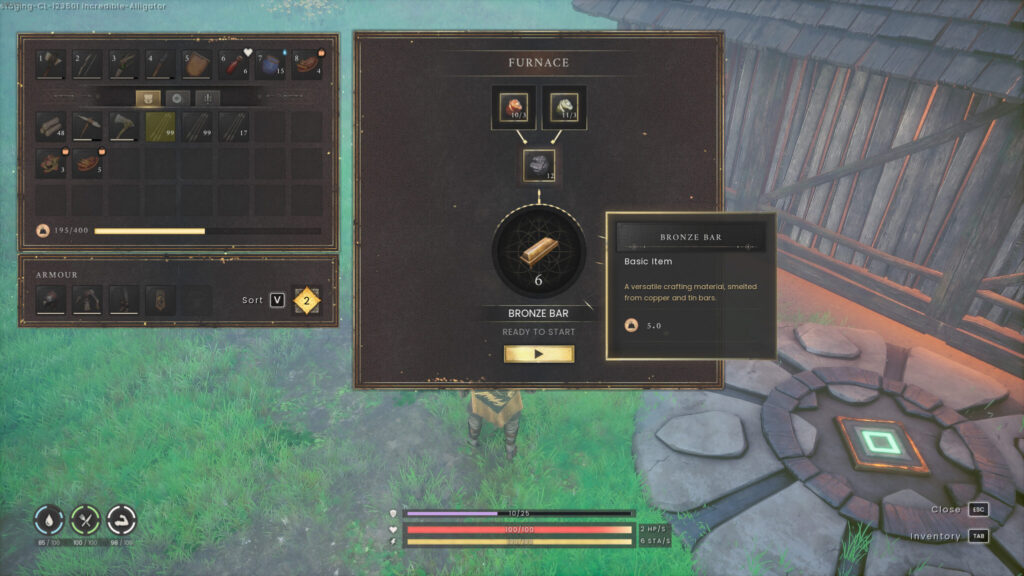This screenshot has width=1024, height=576.
Task: Choose the cooked meat in hotbar slot 8
Action: click(x=306, y=65)
